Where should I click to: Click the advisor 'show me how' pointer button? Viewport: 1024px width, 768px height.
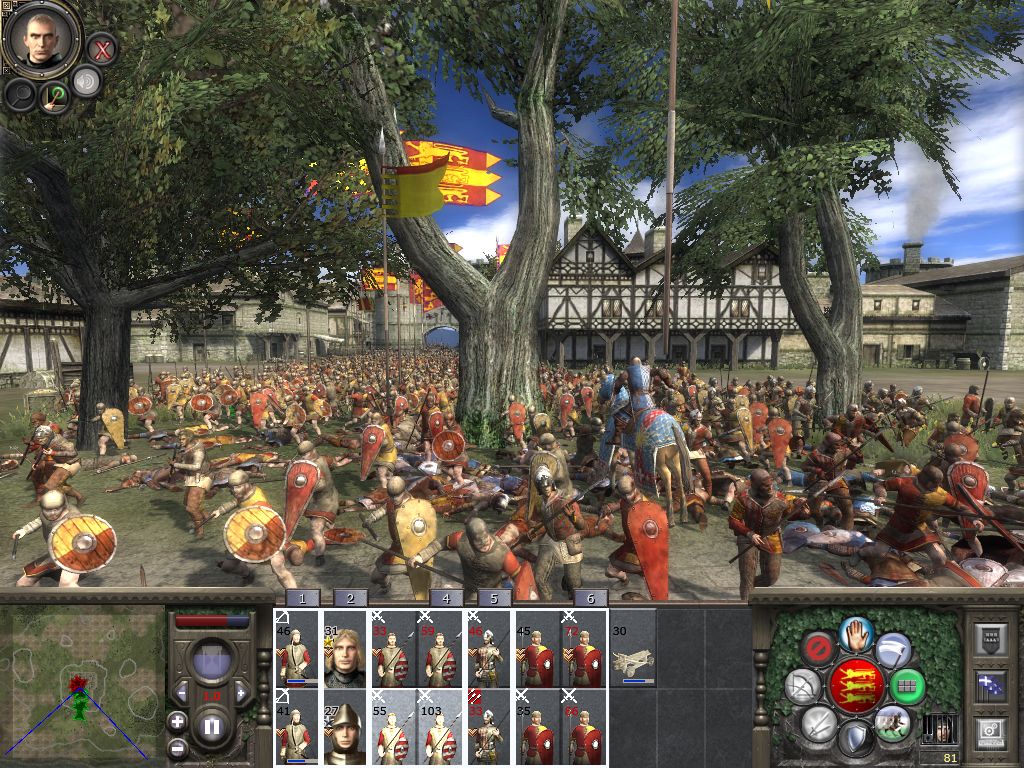pyautogui.click(x=54, y=96)
